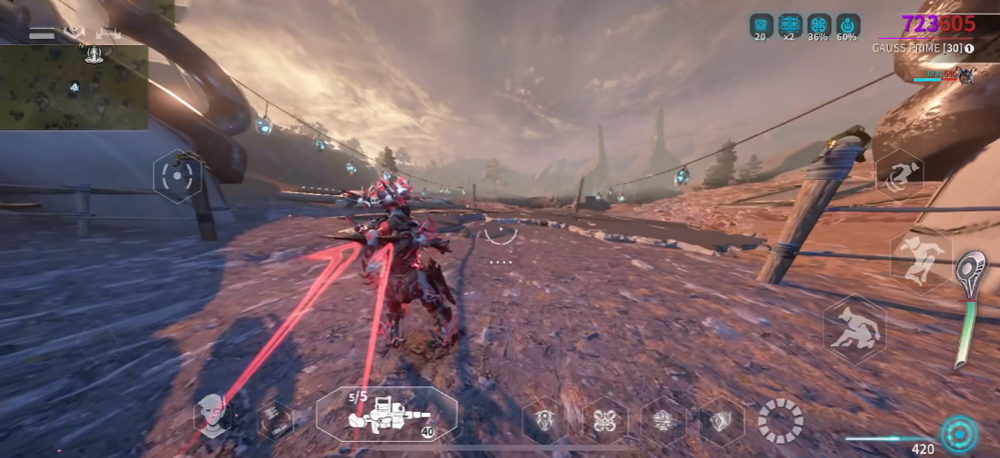Image resolution: width=1000 pixels, height=458 pixels.
Task: Tap the hexagonal aim reticle button
Action: (176, 176)
